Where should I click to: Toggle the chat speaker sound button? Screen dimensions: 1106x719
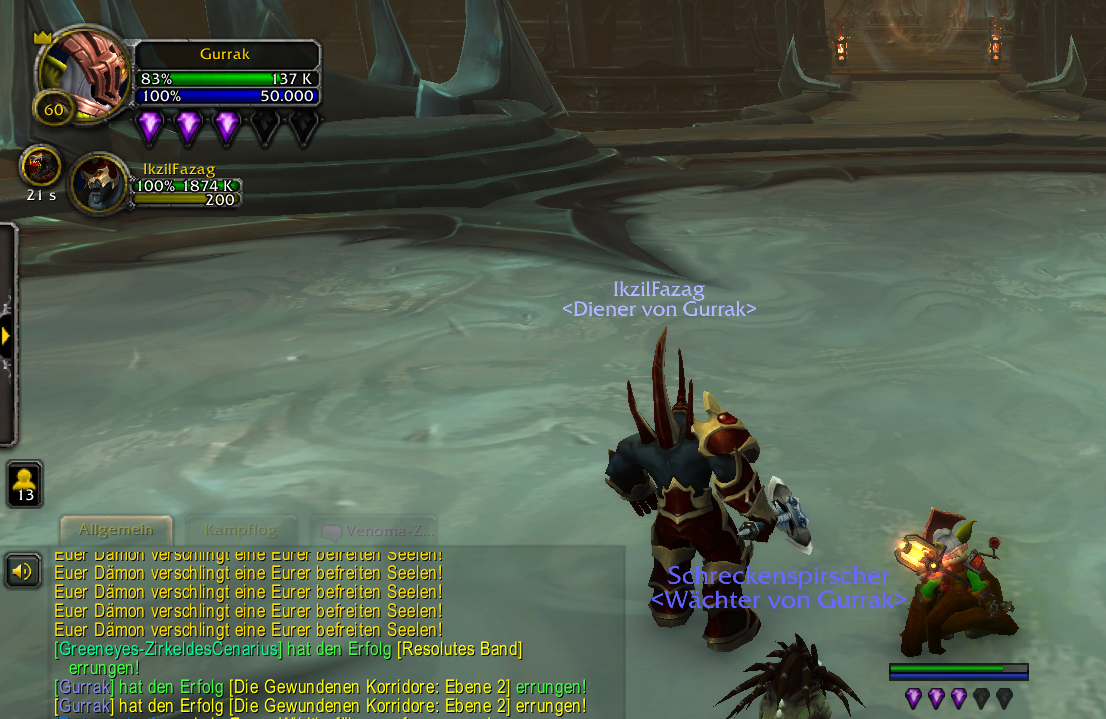coord(23,571)
